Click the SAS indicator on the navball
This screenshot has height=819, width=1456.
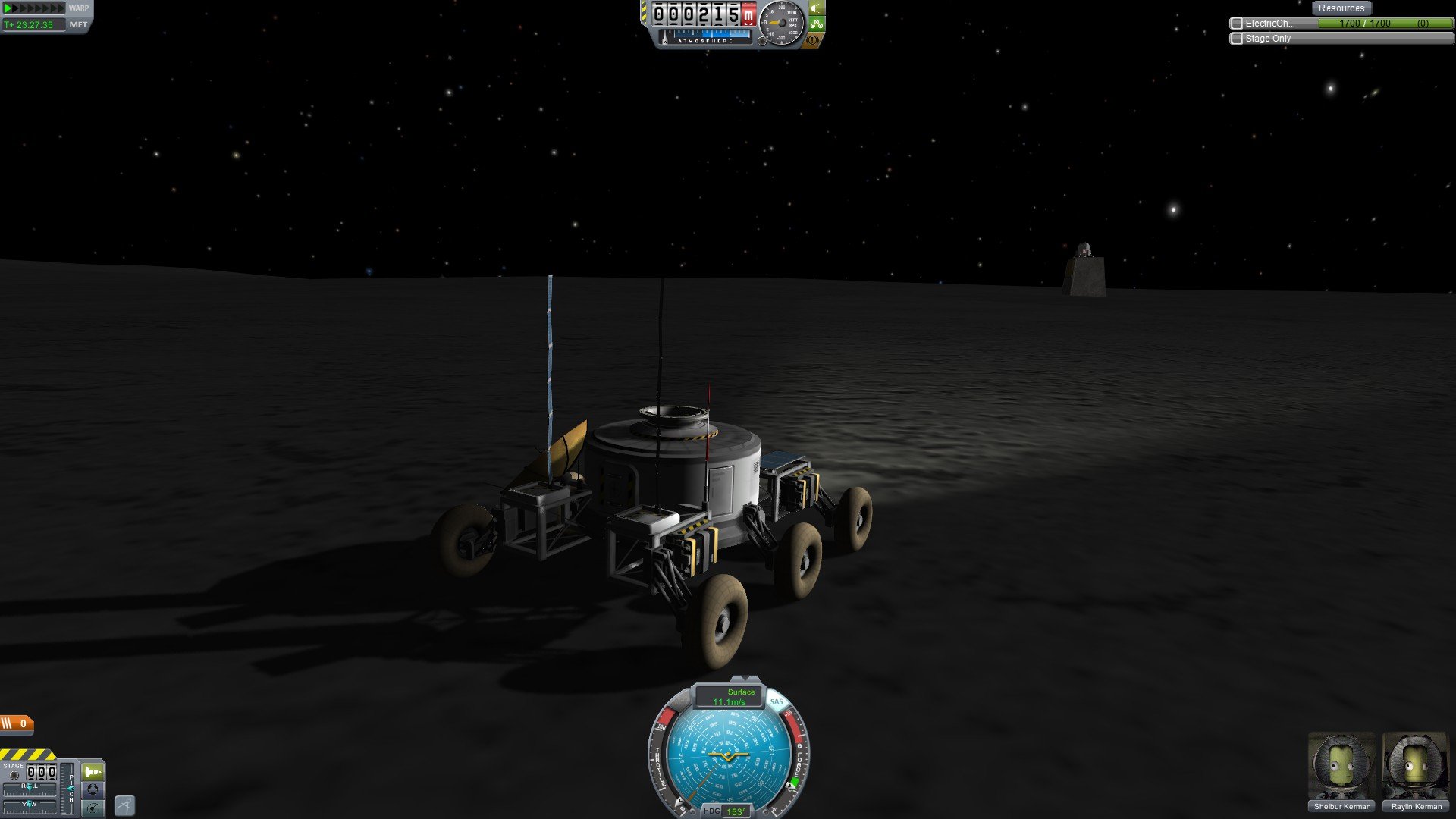pos(776,702)
